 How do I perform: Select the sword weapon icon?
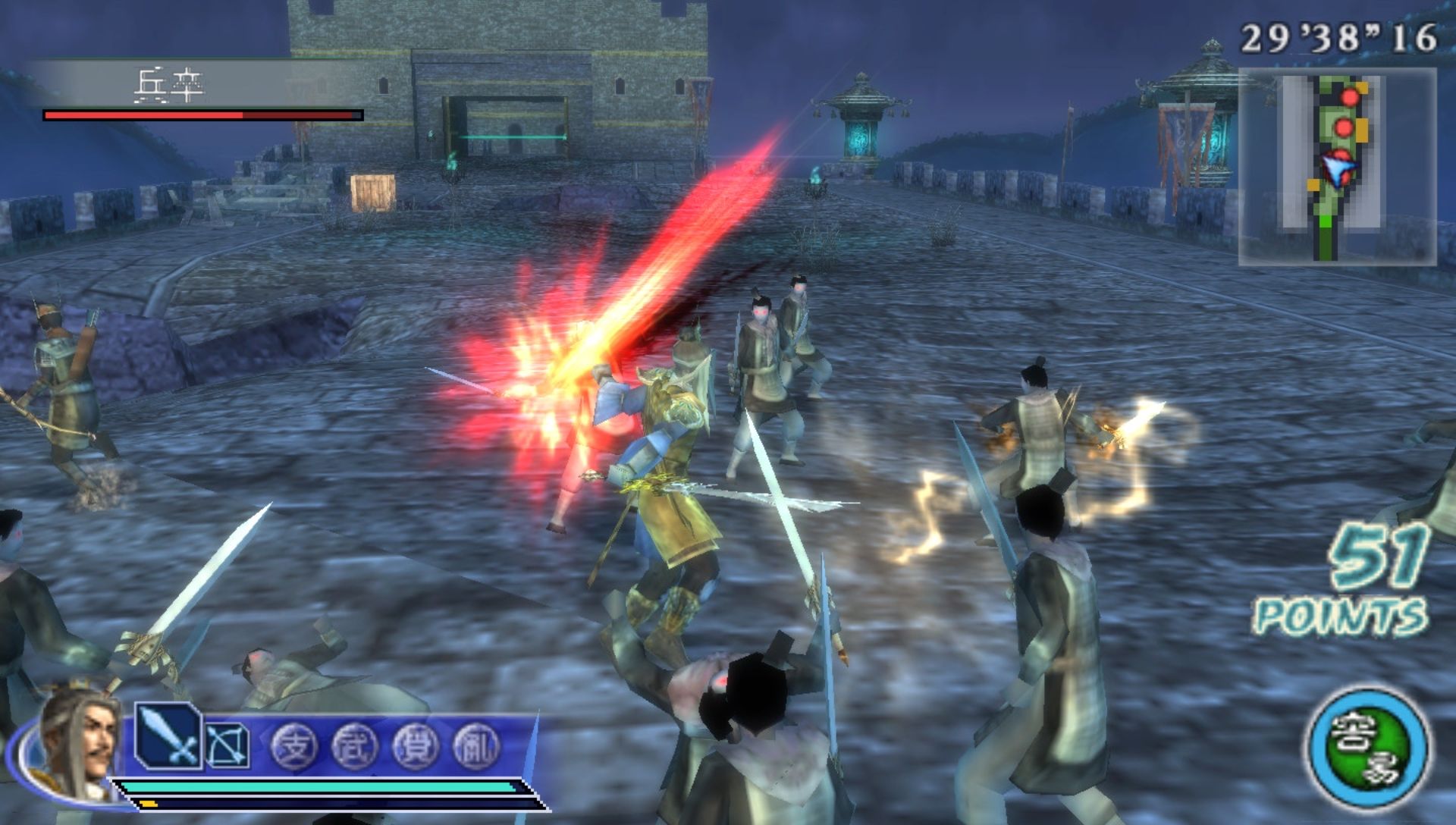tap(168, 737)
